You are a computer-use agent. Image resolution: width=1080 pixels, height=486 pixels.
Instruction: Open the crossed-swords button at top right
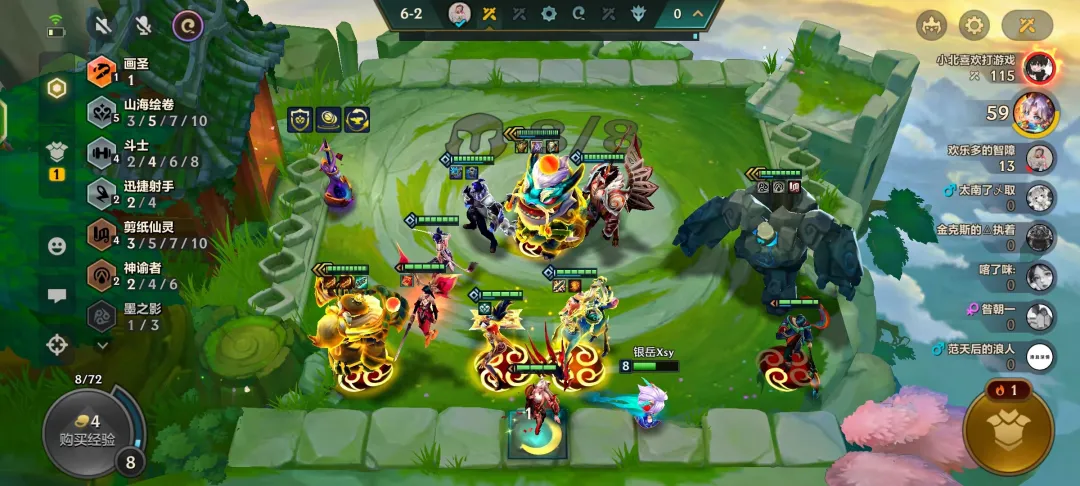(1027, 25)
